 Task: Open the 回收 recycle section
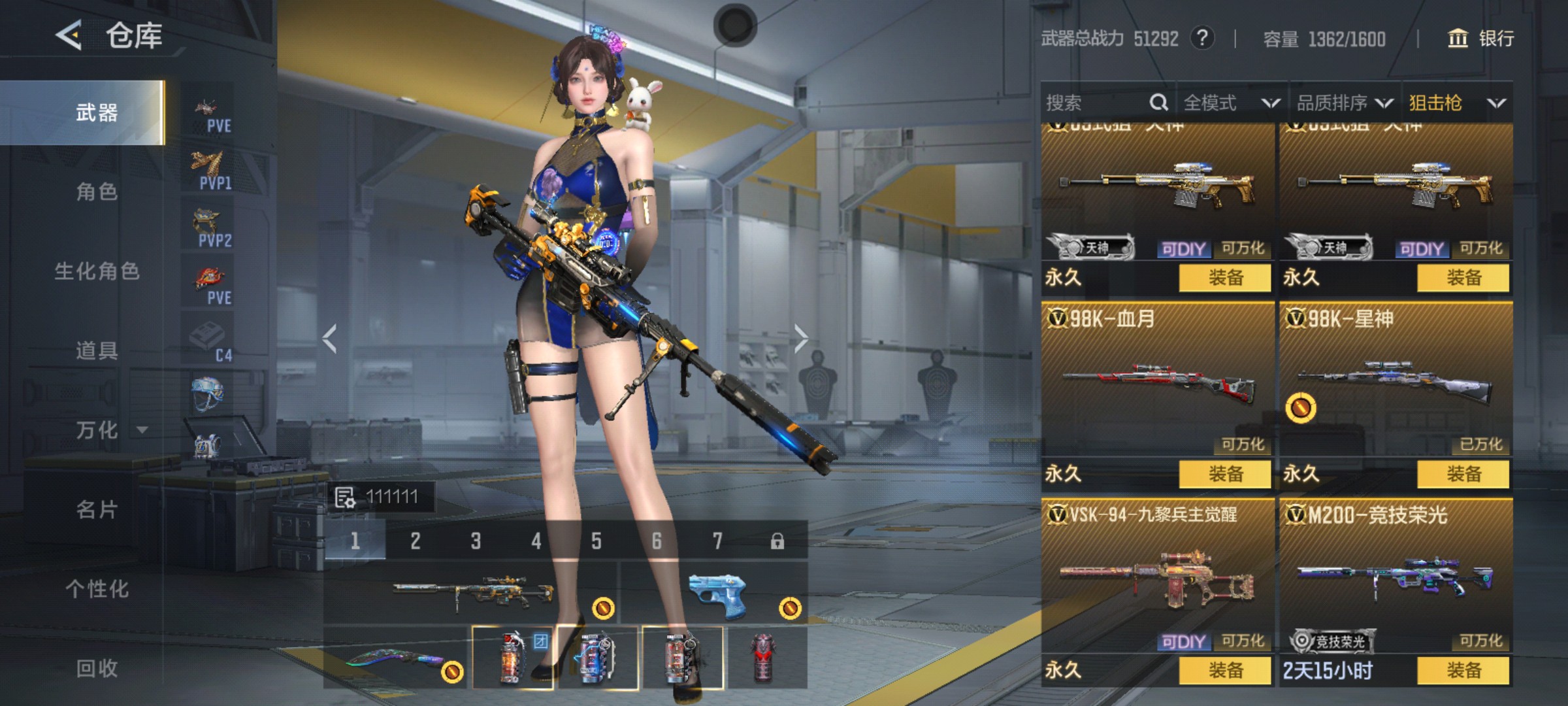96,668
